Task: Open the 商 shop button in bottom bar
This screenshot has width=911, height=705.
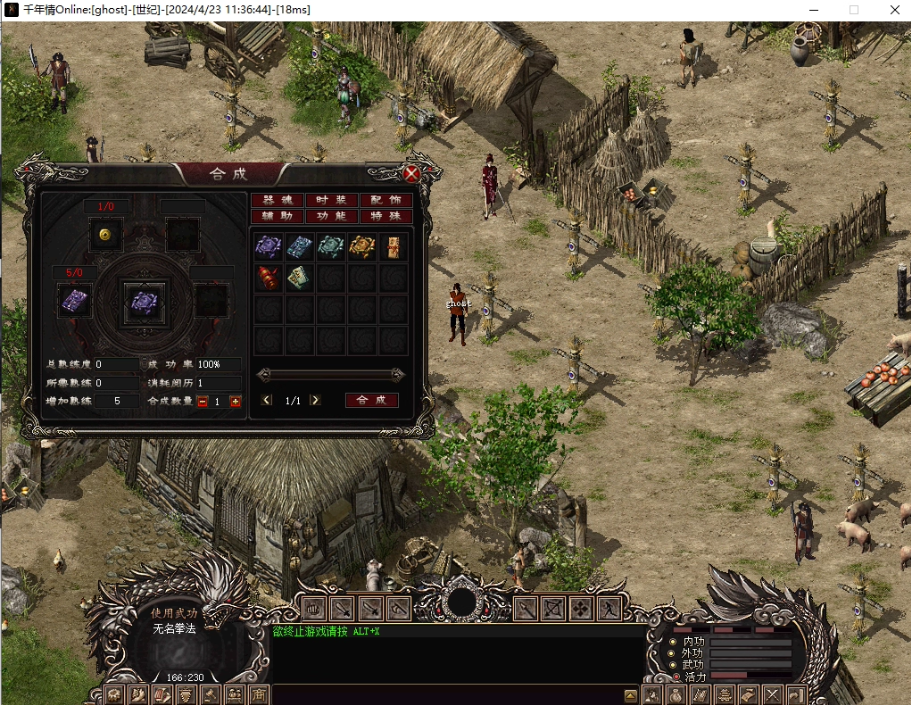Action: click(258, 695)
